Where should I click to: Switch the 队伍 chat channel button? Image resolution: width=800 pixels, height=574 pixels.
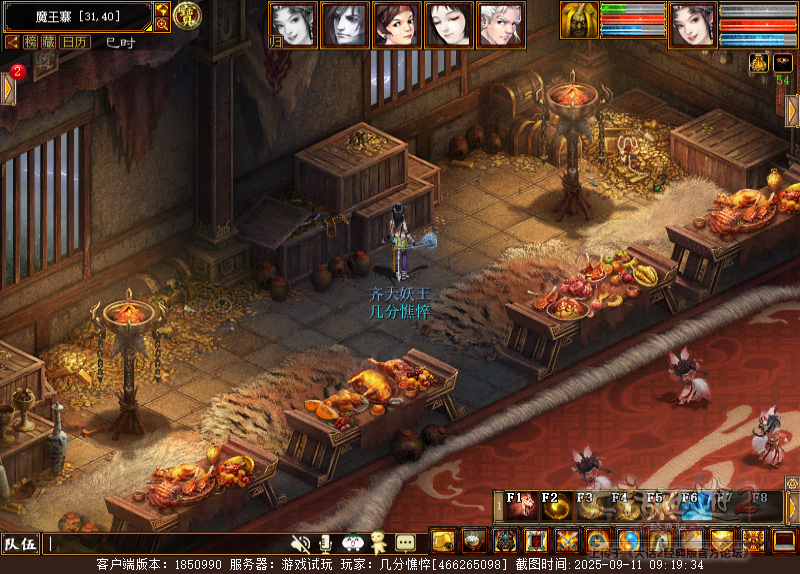click(x=20, y=544)
